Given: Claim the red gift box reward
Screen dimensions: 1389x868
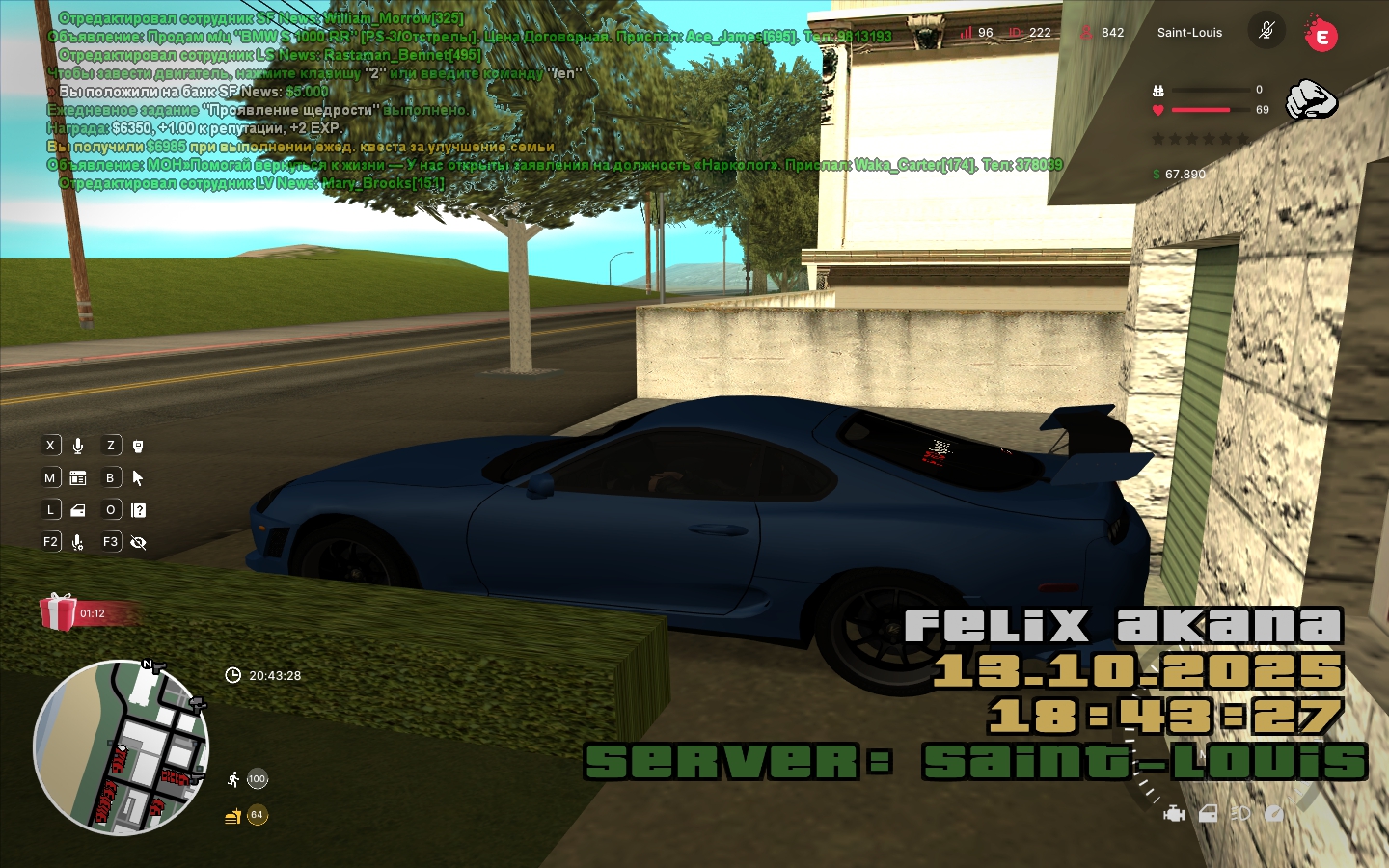Looking at the screenshot, I should tap(59, 612).
